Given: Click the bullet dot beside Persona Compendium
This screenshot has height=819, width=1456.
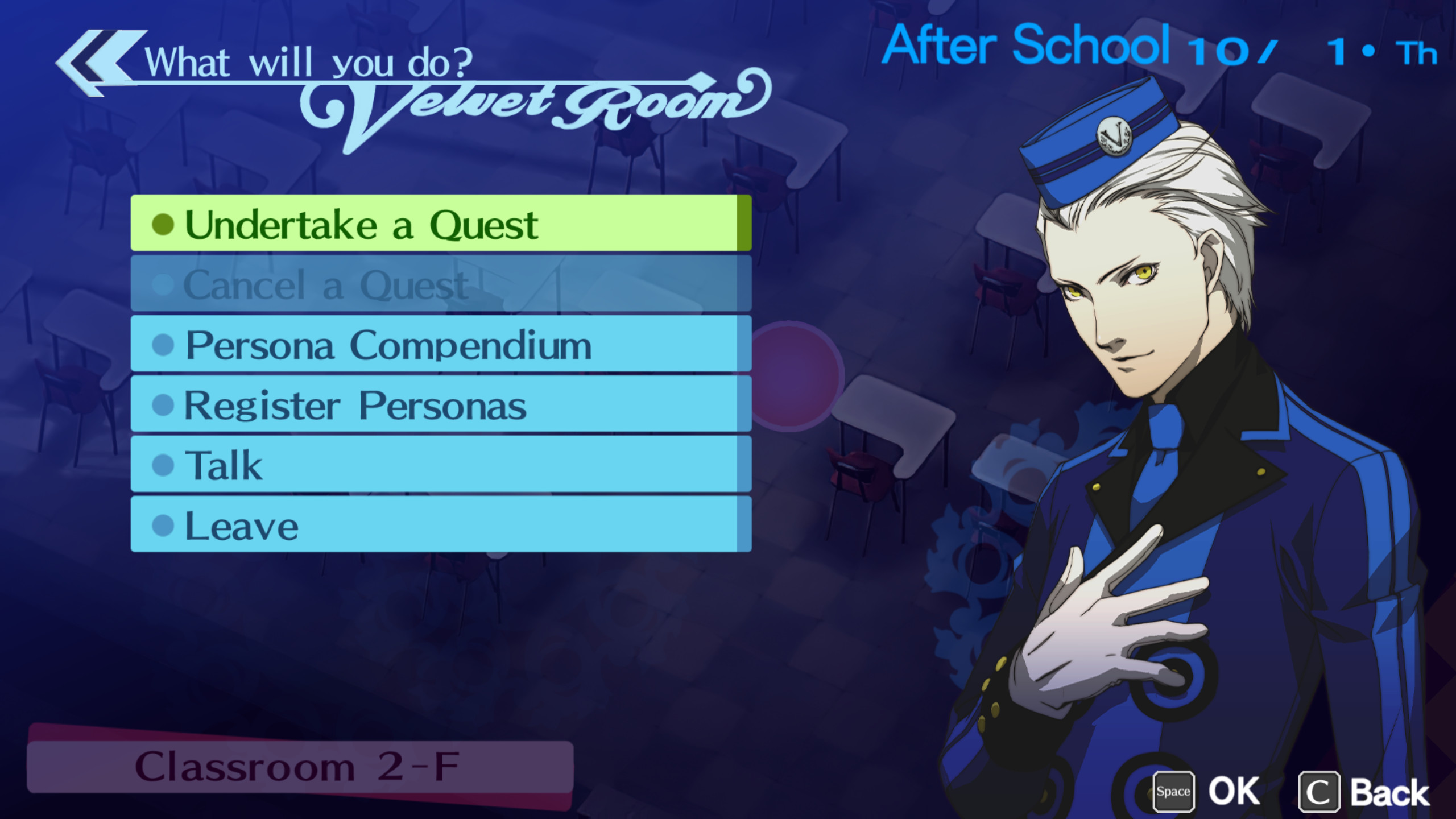Looking at the screenshot, I should coord(163,344).
